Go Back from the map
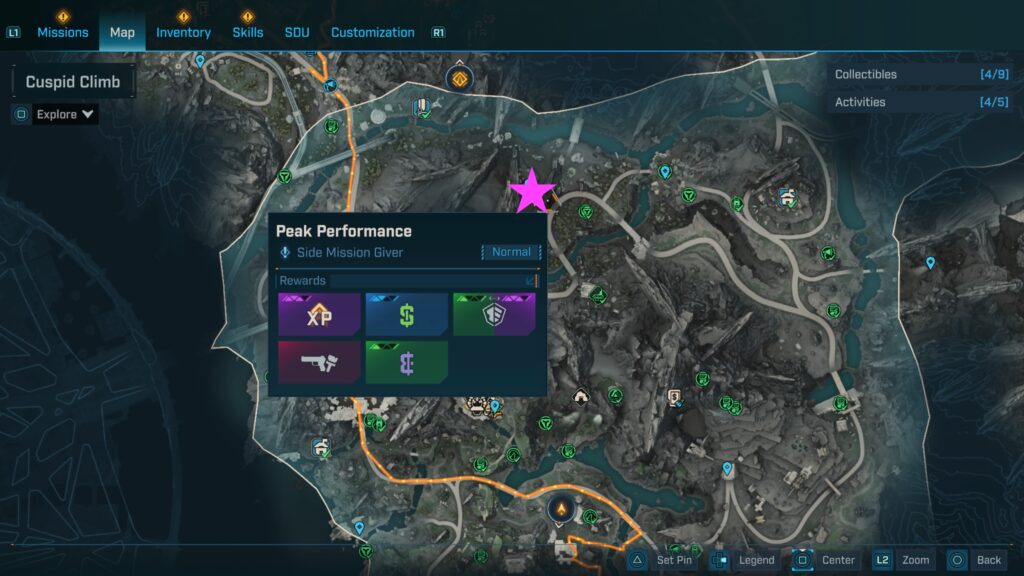1024x576 pixels. (x=975, y=560)
